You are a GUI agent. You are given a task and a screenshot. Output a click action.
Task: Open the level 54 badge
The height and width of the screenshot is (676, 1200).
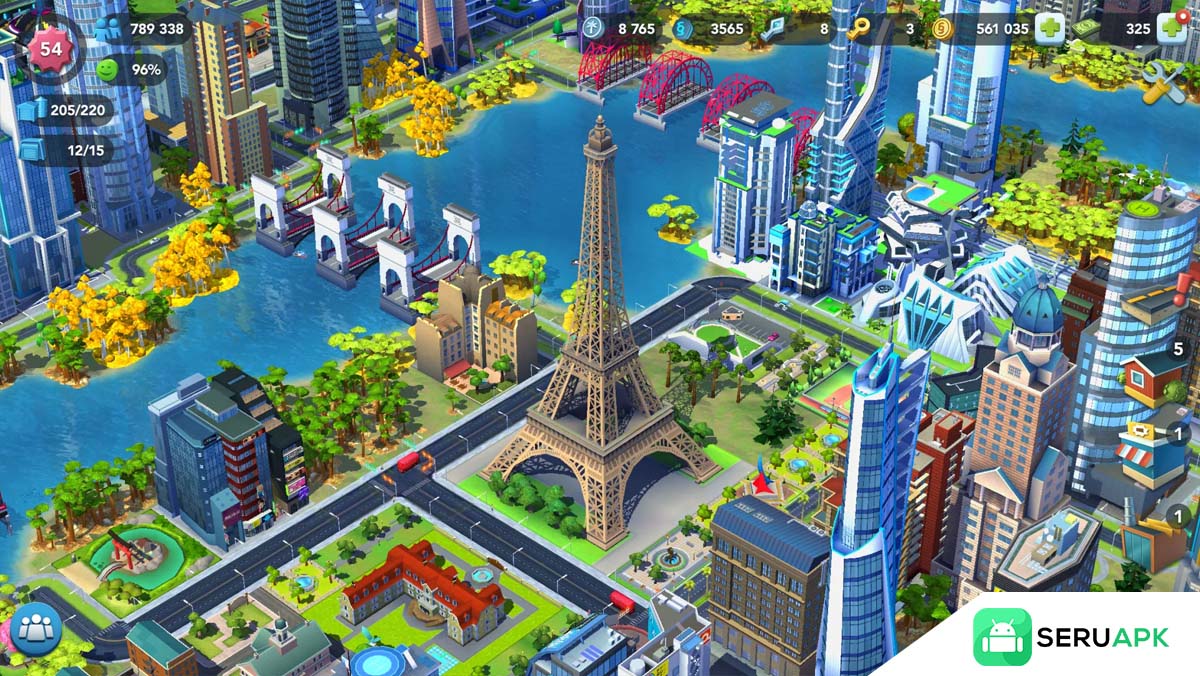[x=50, y=50]
